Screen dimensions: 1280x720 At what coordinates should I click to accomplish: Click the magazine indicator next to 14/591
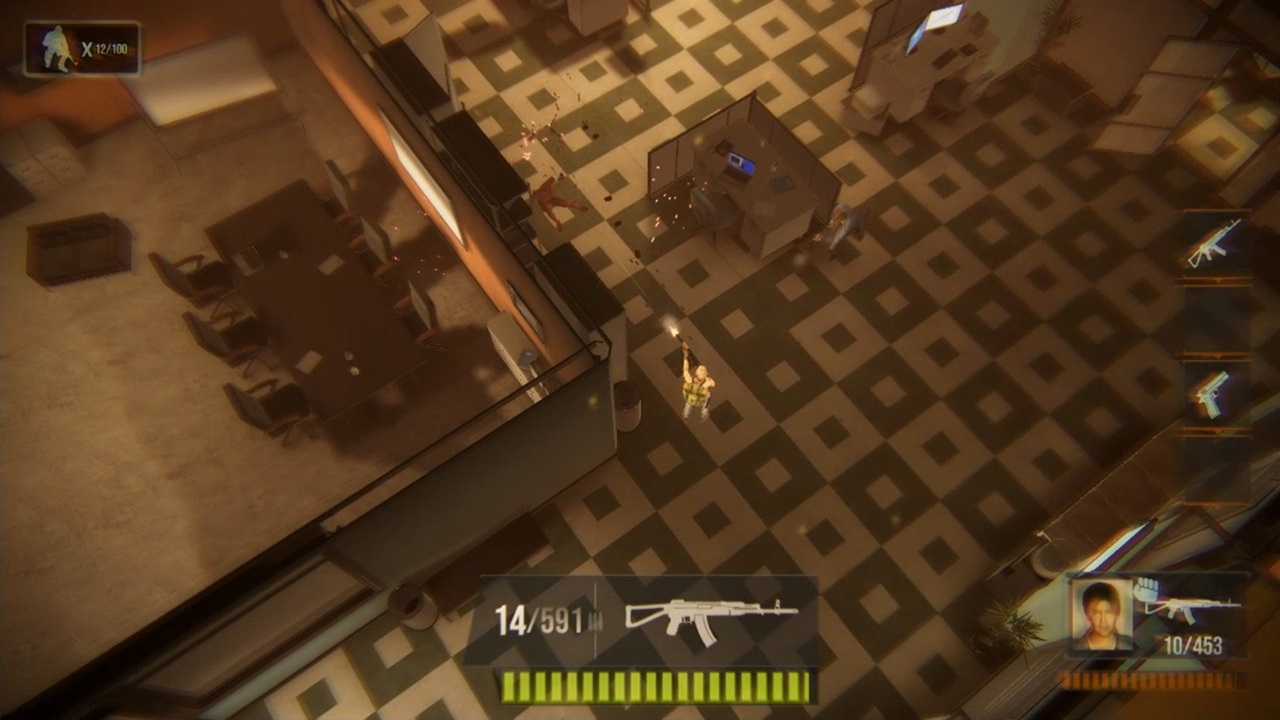click(x=595, y=618)
